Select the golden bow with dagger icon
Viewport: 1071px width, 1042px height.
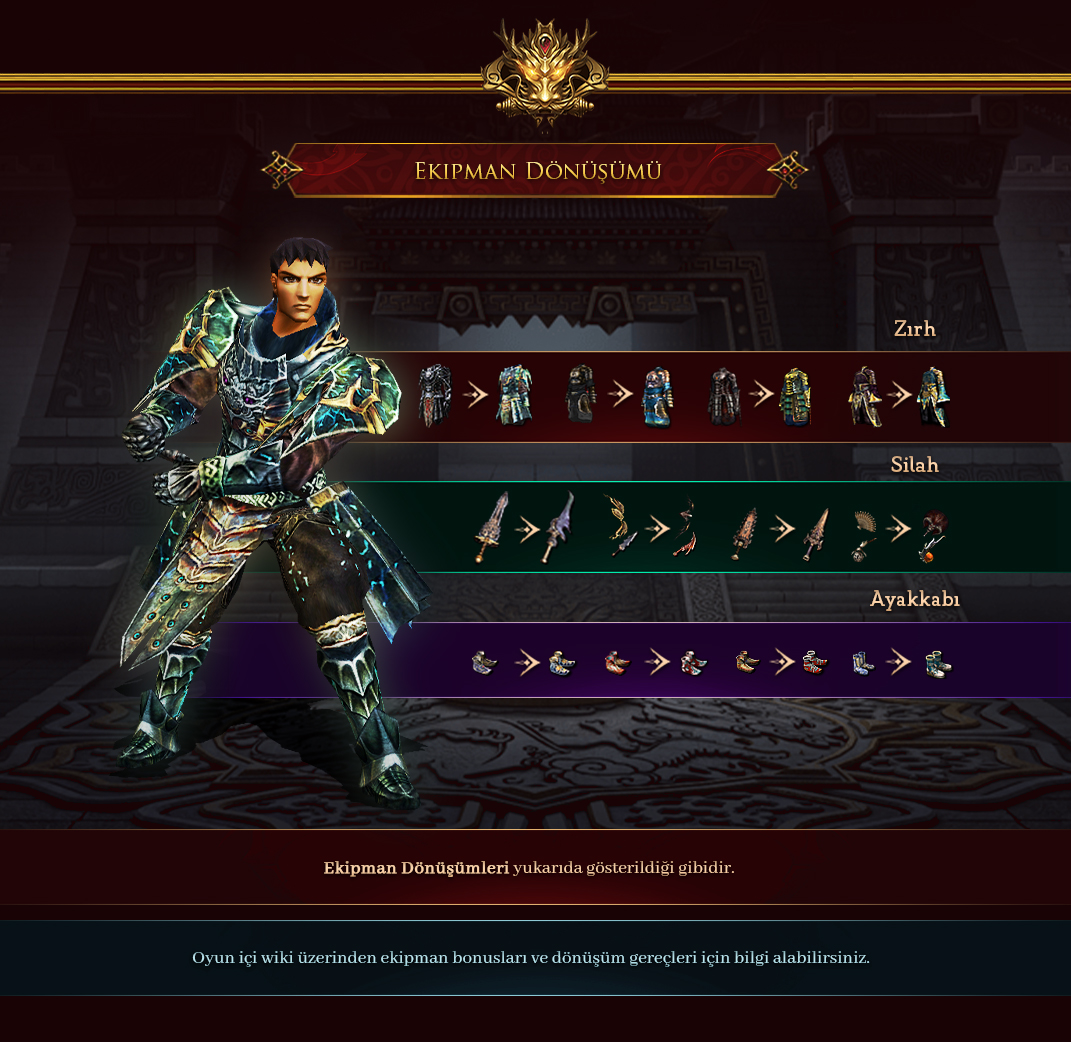point(622,527)
